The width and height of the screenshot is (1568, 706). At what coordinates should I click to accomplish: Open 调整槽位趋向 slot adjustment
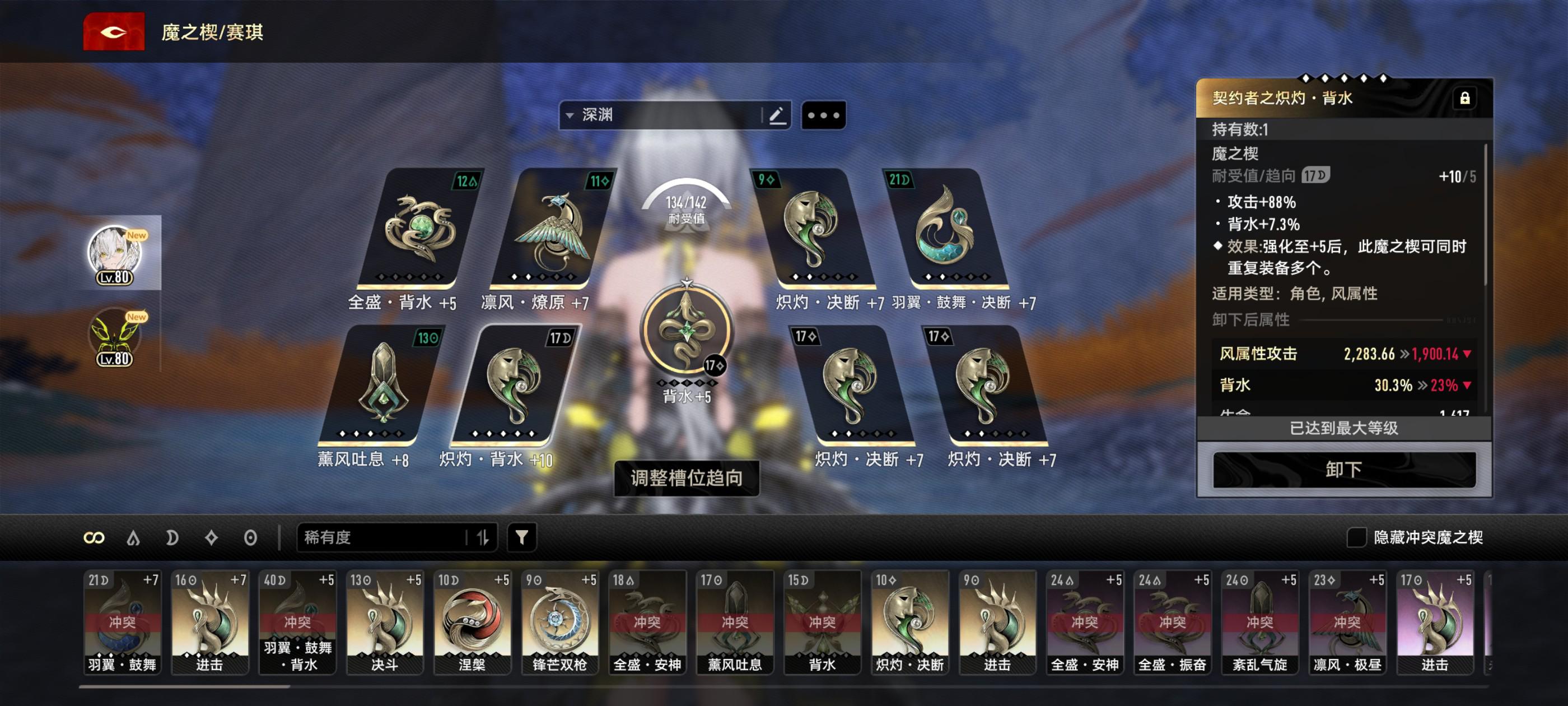pos(686,477)
